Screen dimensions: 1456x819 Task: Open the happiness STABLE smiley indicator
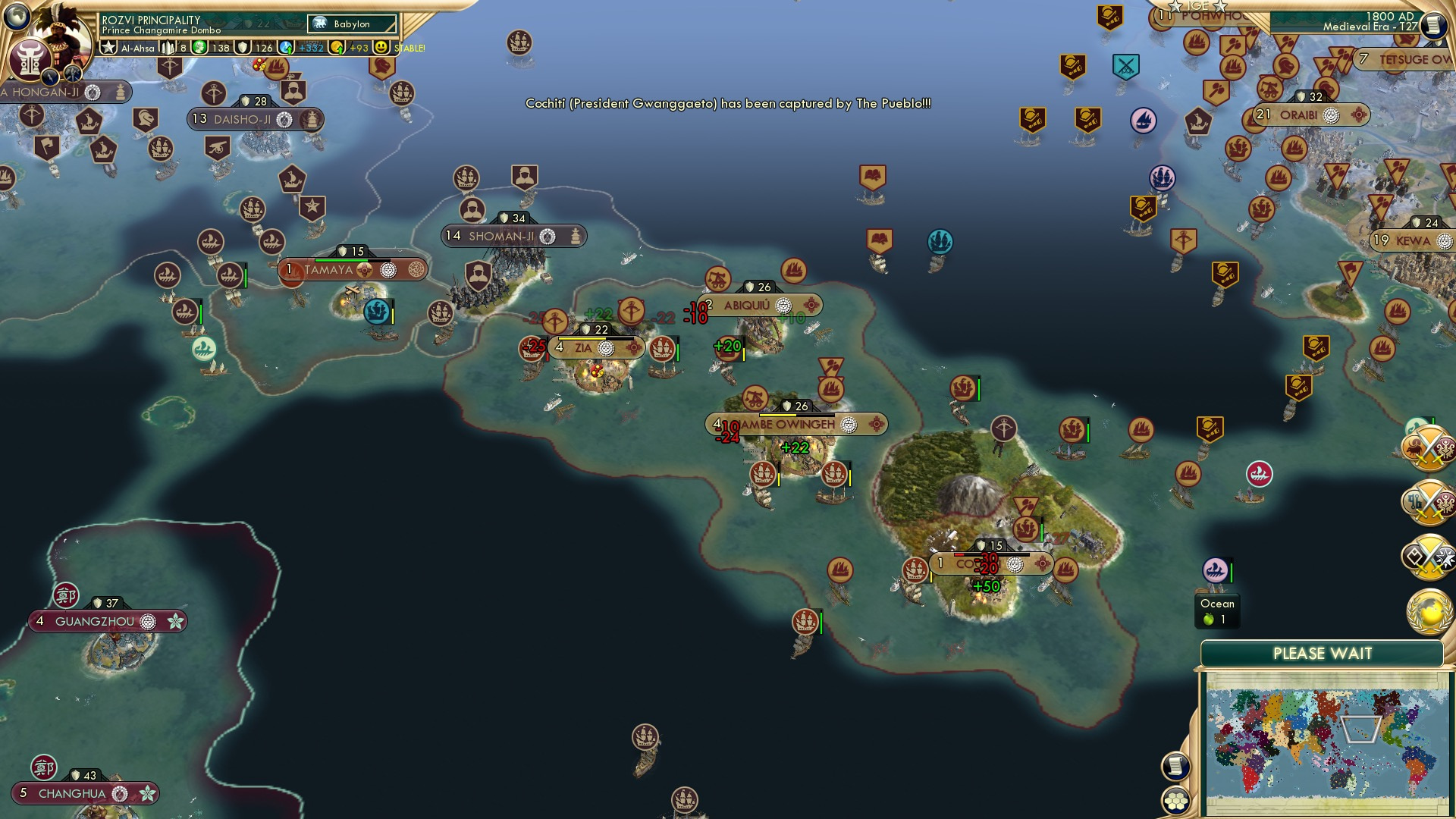381,47
